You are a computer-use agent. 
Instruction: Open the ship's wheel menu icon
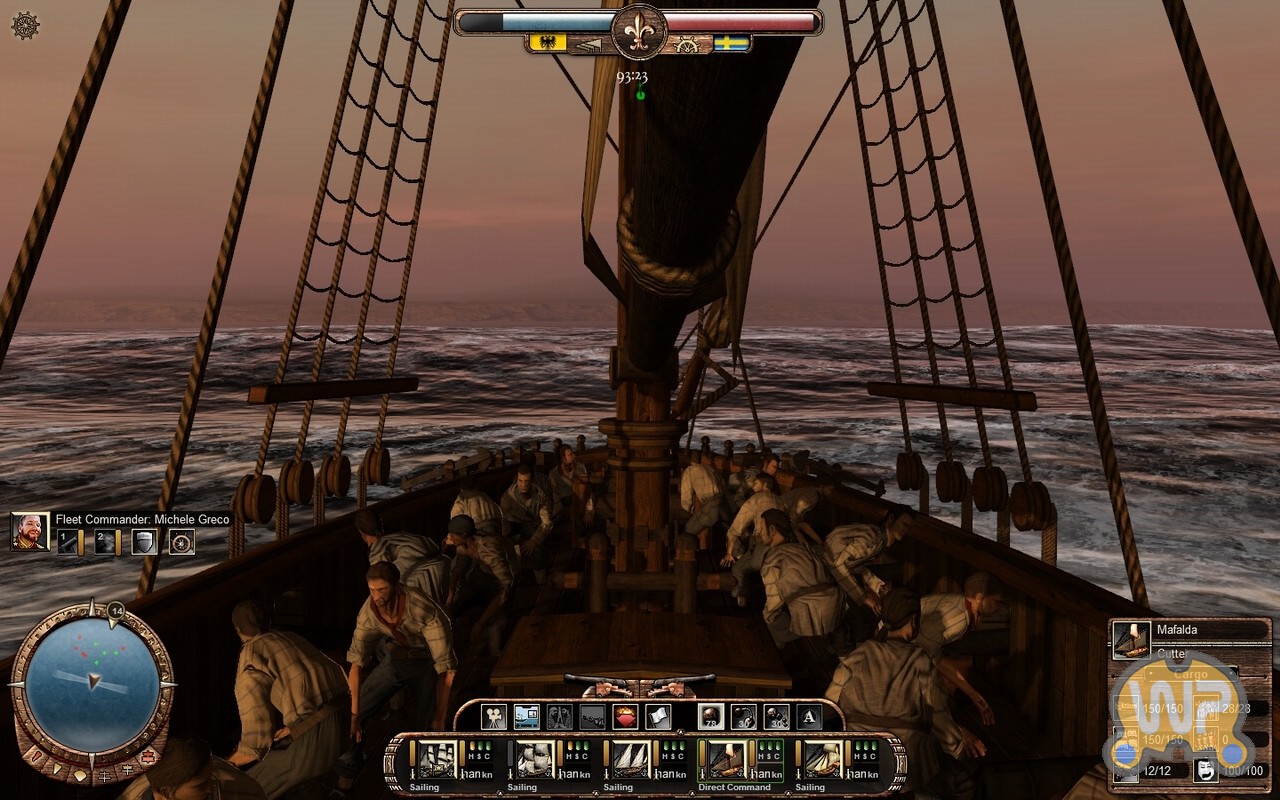click(x=25, y=26)
